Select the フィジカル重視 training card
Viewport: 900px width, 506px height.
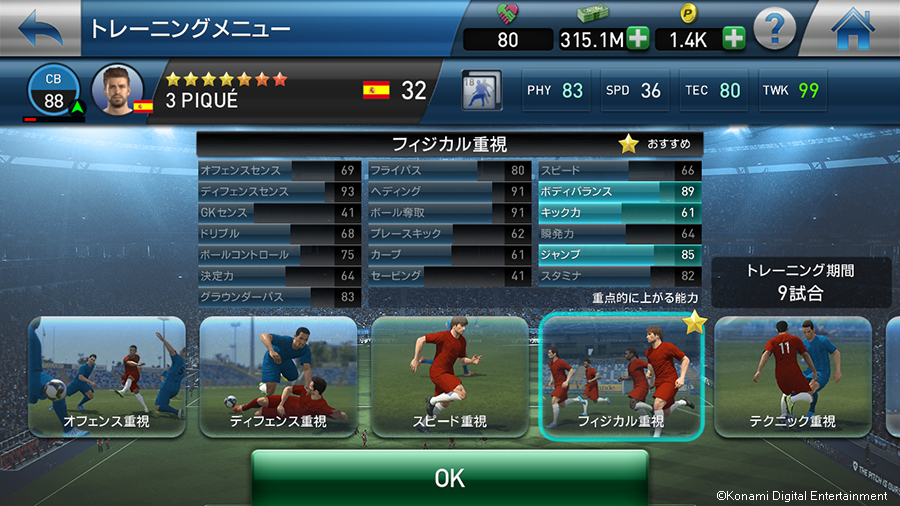click(621, 377)
